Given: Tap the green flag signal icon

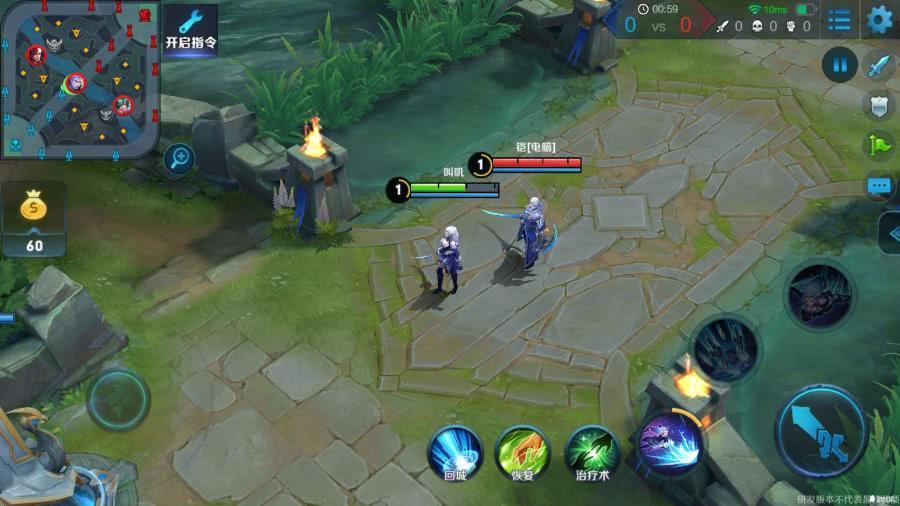Looking at the screenshot, I should pos(878,145).
